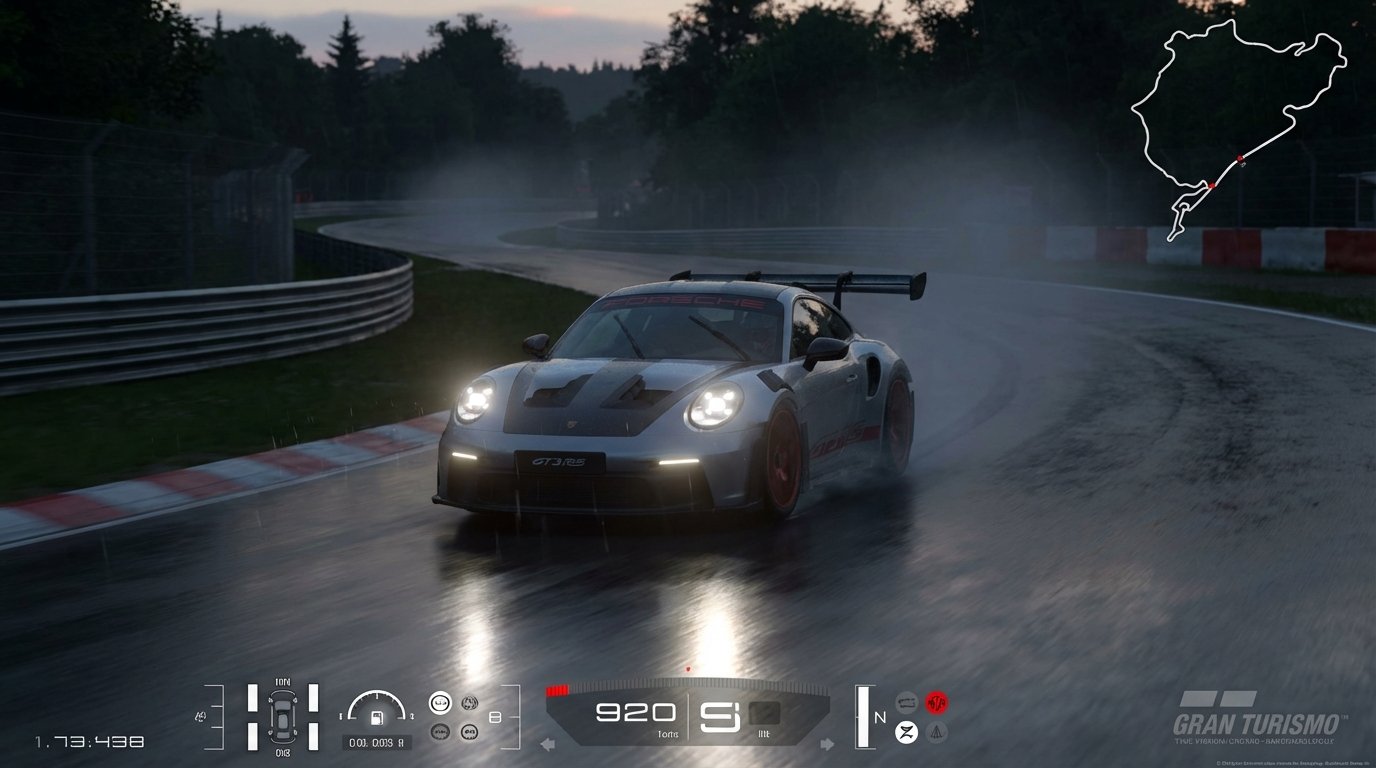Image resolution: width=1376 pixels, height=768 pixels.
Task: Select the car diagram in the tire display
Action: coord(282,717)
